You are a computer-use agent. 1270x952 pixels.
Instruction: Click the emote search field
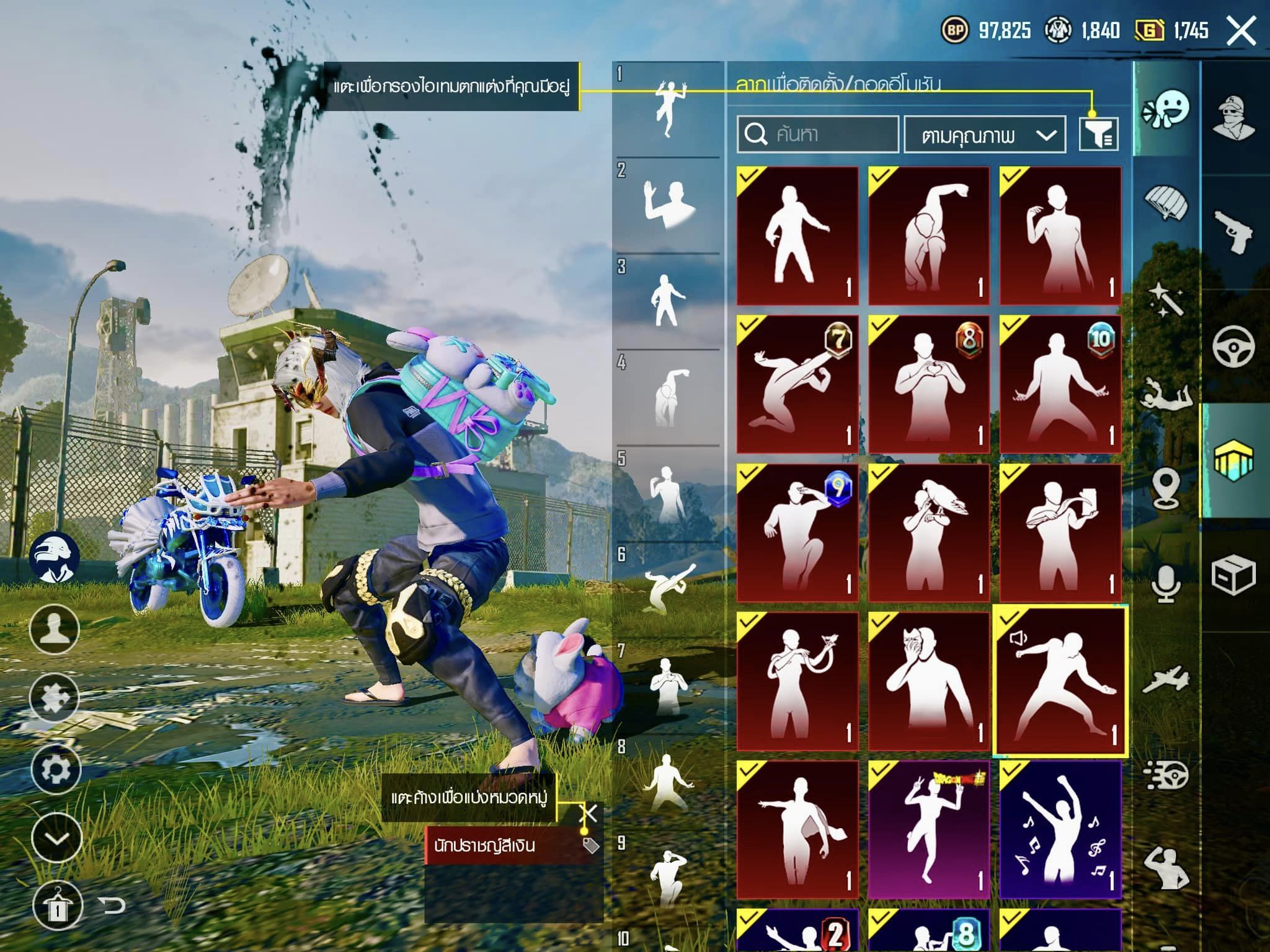pyautogui.click(x=817, y=134)
